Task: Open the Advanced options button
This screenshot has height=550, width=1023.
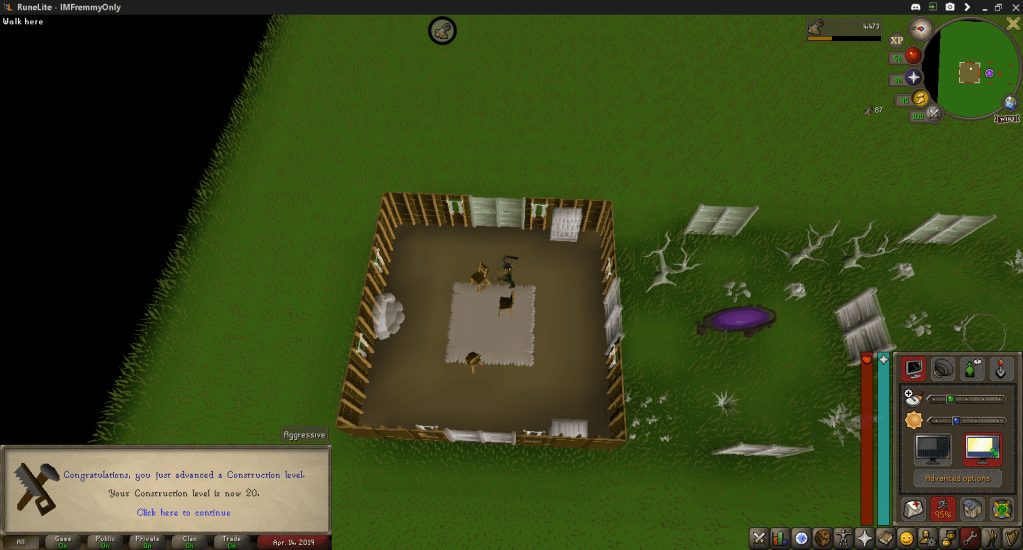Action: (957, 478)
